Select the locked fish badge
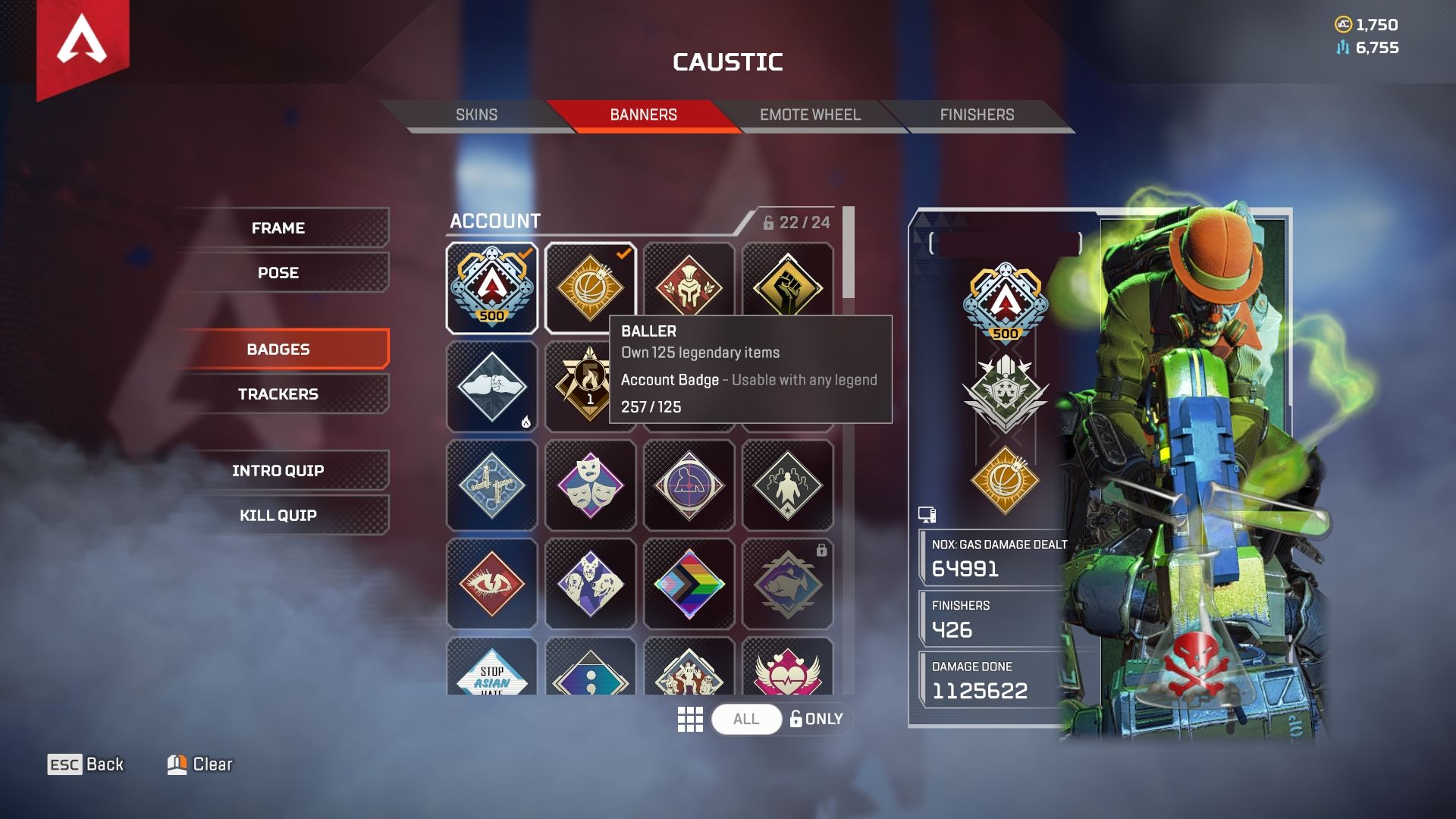Viewport: 1456px width, 819px height. pyautogui.click(x=787, y=584)
